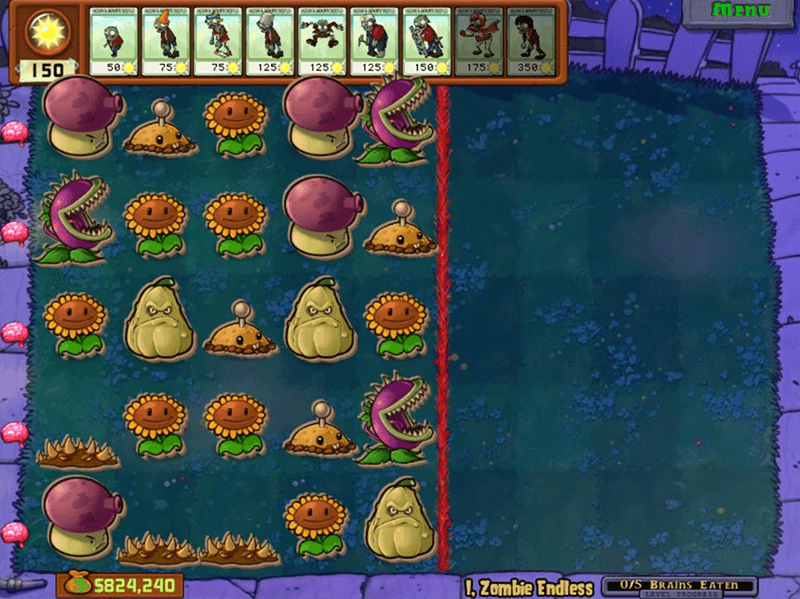The width and height of the screenshot is (800, 599).
Task: Pick the Pole Vaulting Zombie card
Action: (218, 41)
